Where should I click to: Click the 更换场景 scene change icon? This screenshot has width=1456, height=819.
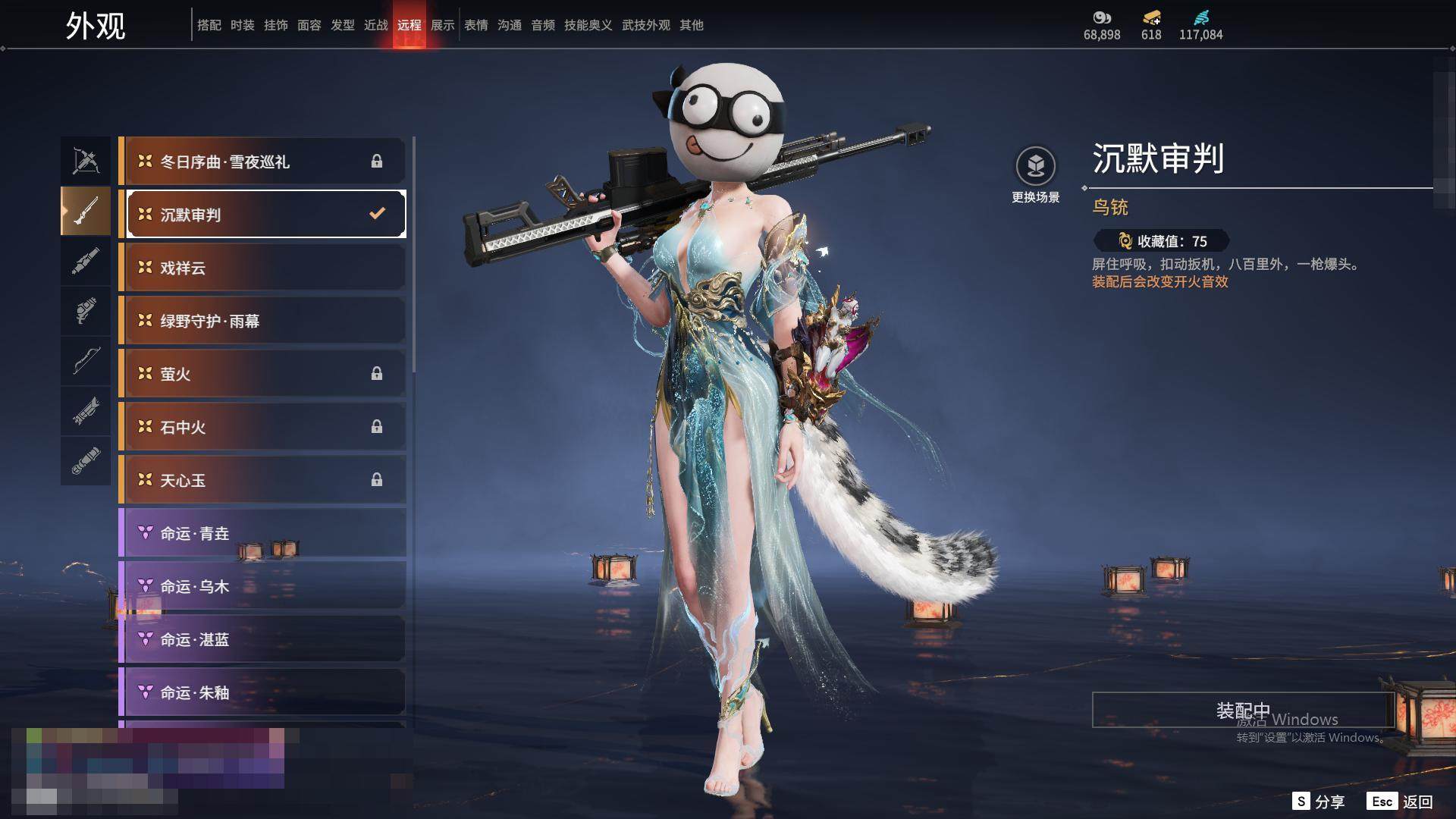[1036, 166]
